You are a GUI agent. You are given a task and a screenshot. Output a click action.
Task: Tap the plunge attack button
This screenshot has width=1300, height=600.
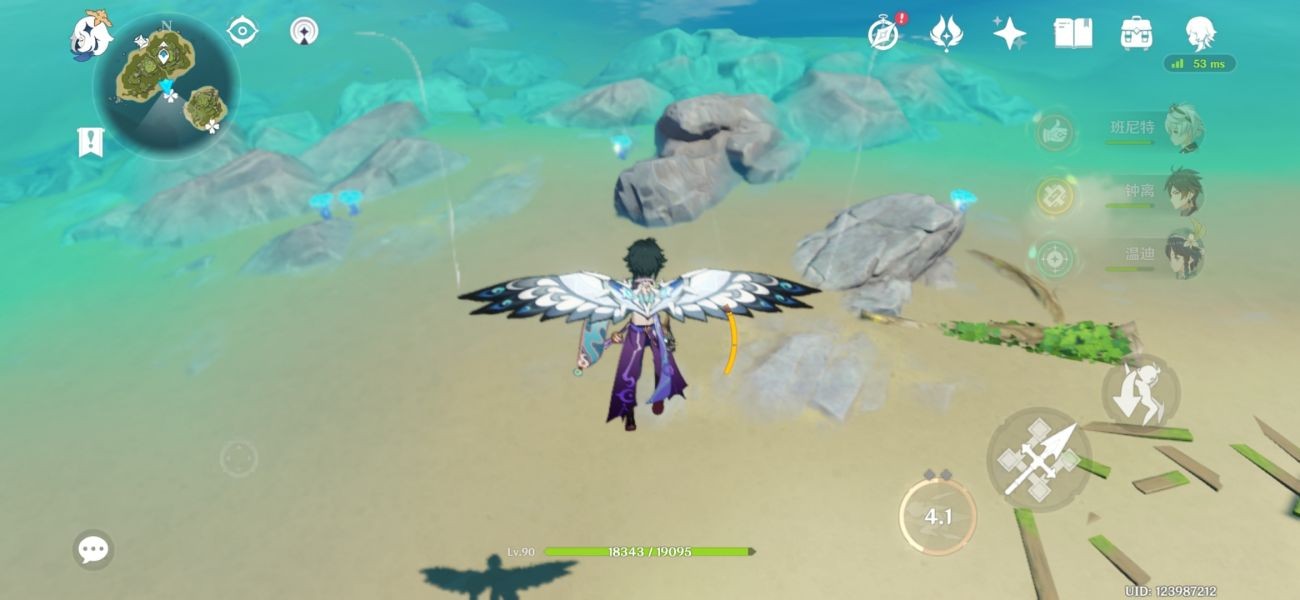pos(1141,391)
